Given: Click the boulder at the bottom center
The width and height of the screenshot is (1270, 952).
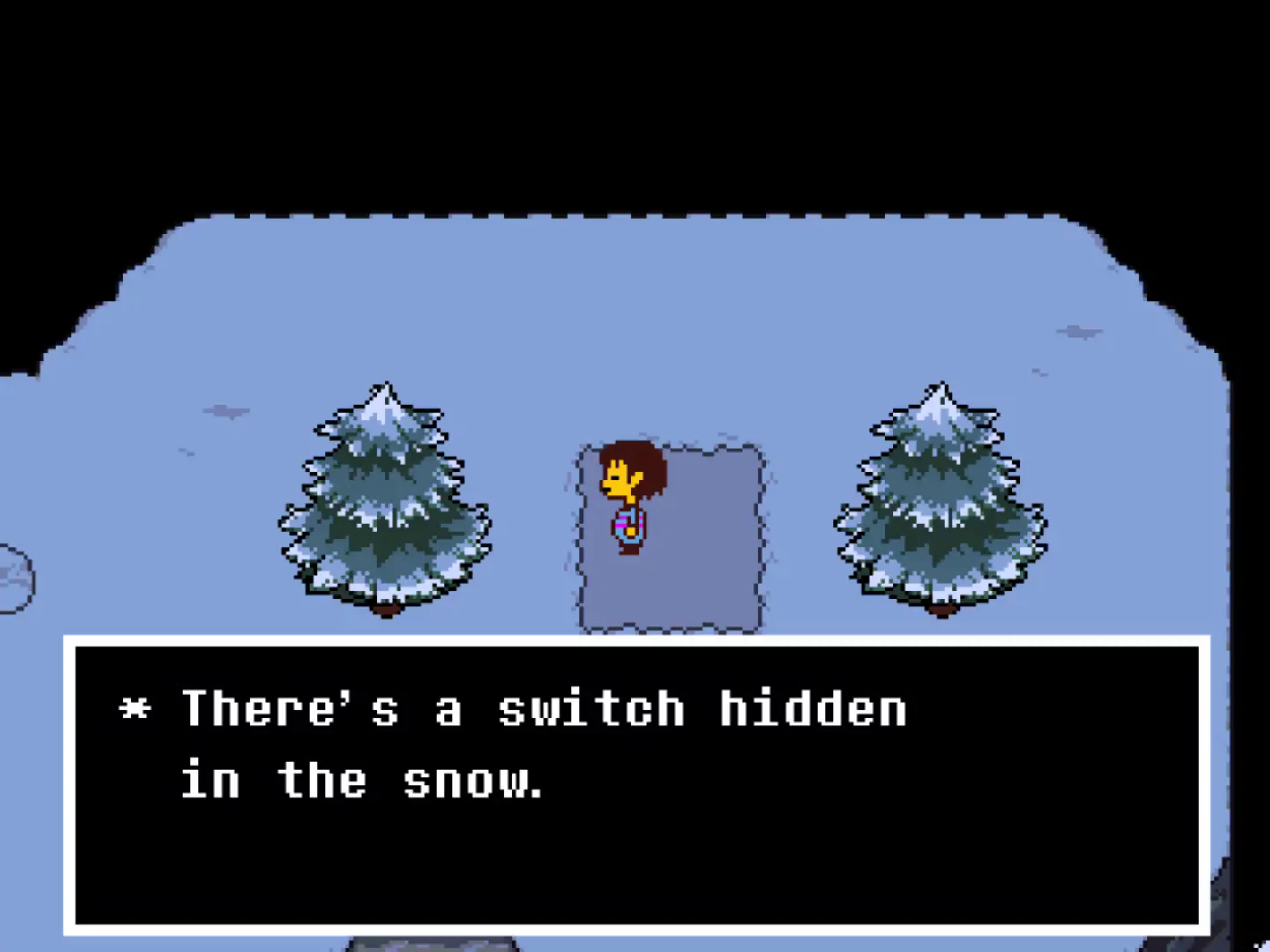Looking at the screenshot, I should (x=432, y=943).
